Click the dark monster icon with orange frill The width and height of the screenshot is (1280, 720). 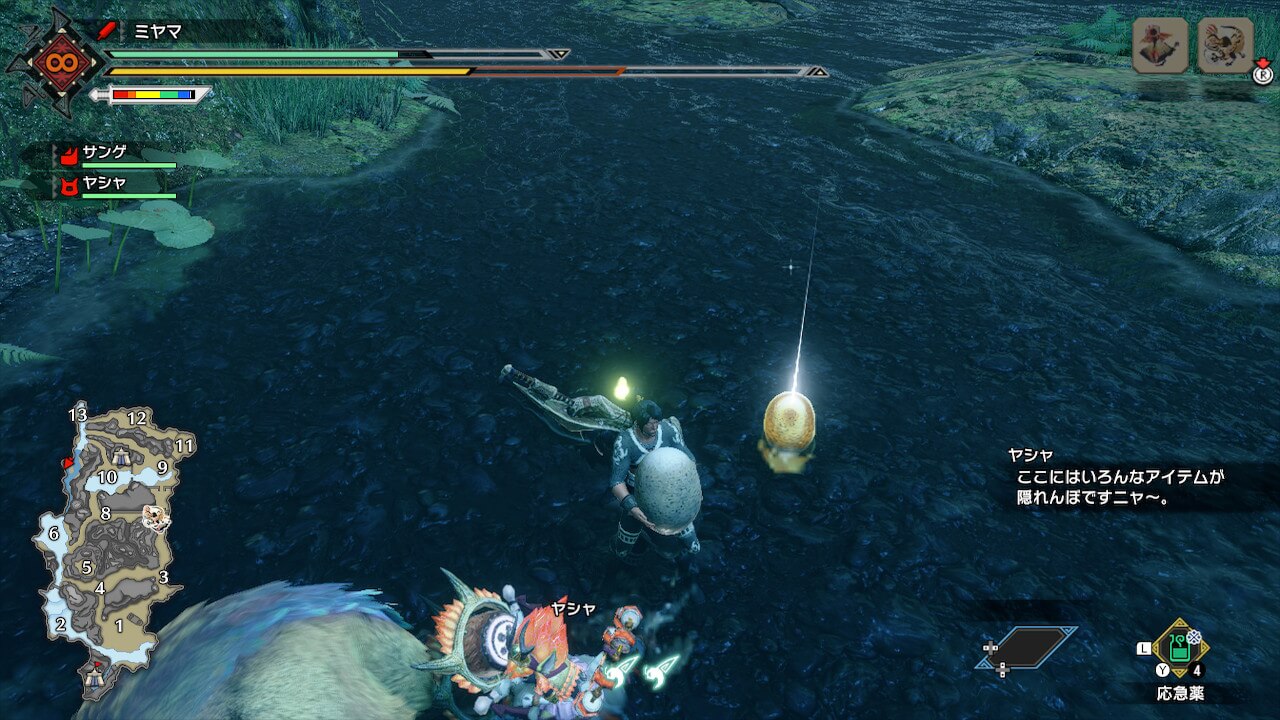click(x=1159, y=45)
